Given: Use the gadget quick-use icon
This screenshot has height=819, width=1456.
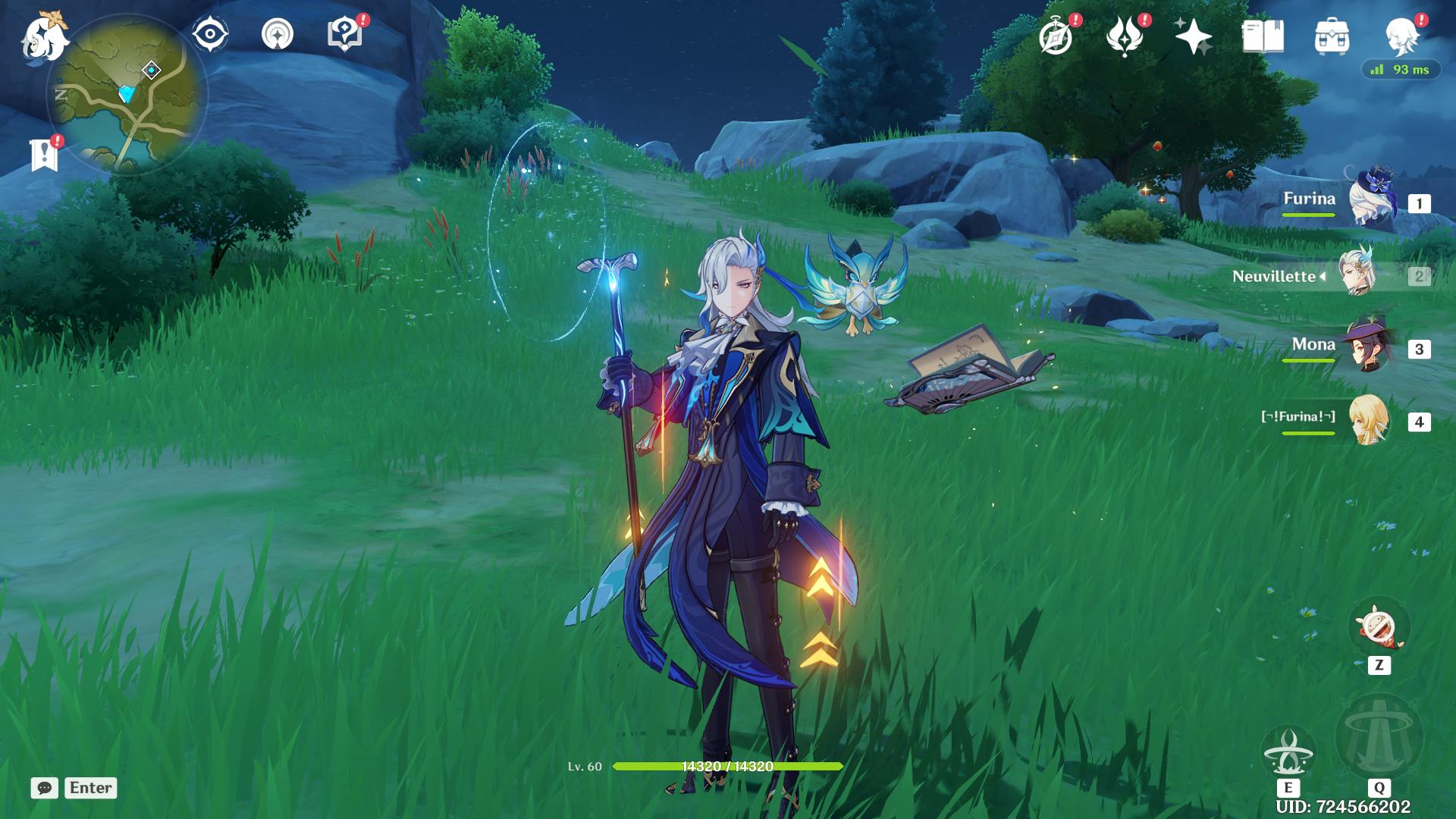Looking at the screenshot, I should pyautogui.click(x=1379, y=628).
